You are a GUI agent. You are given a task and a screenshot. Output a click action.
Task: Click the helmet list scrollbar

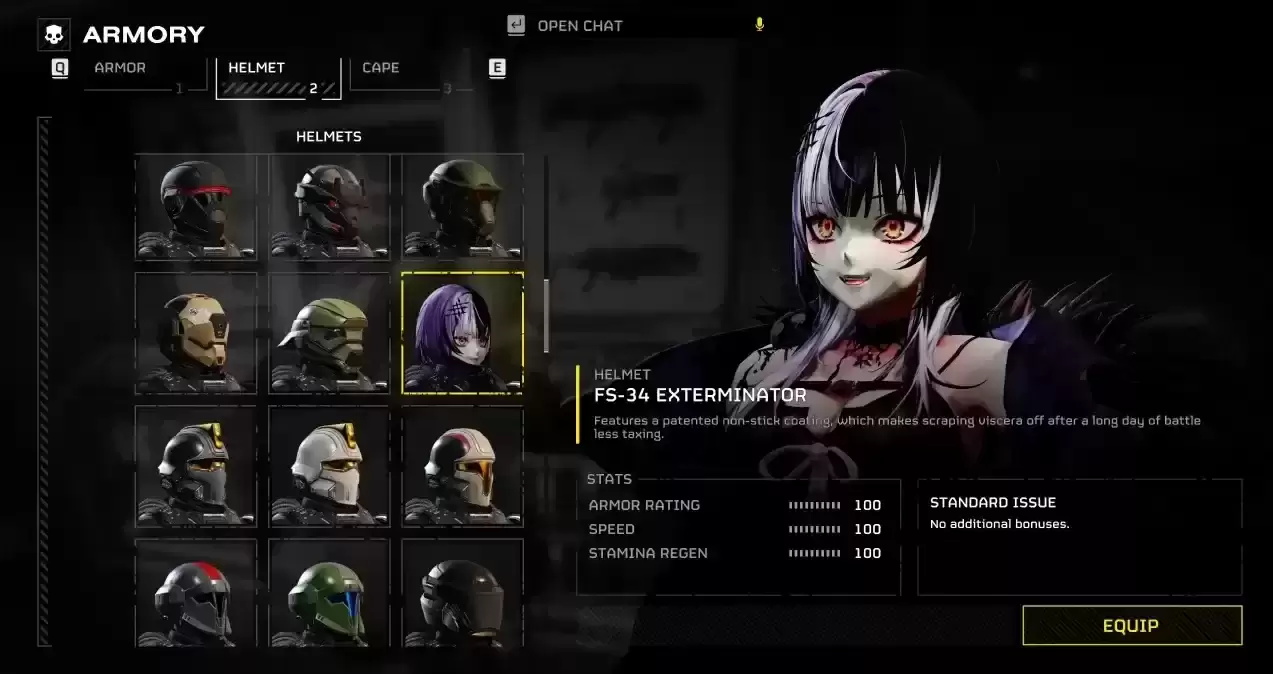coord(546,315)
